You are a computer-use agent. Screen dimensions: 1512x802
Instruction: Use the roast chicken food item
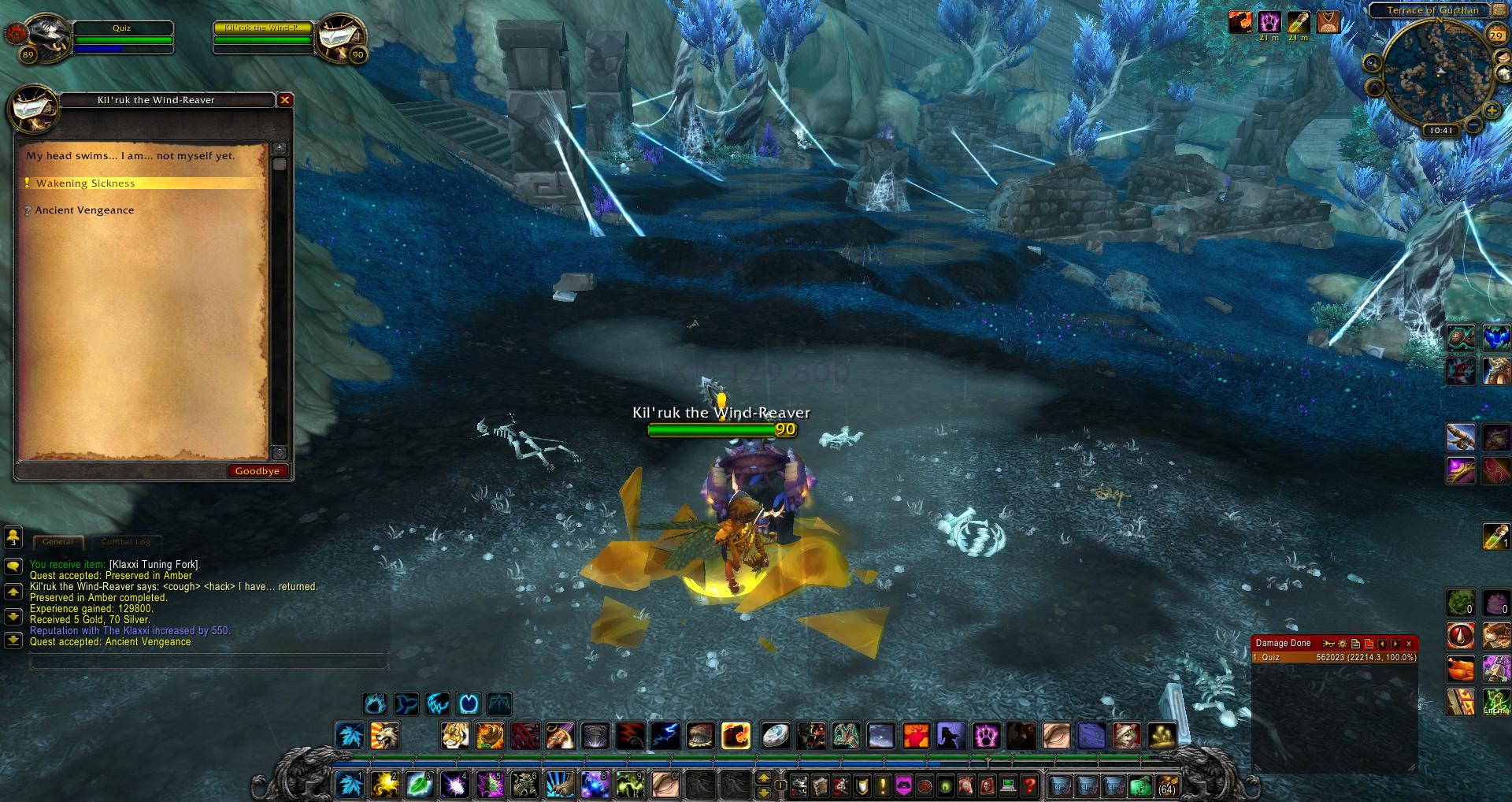tap(1459, 669)
